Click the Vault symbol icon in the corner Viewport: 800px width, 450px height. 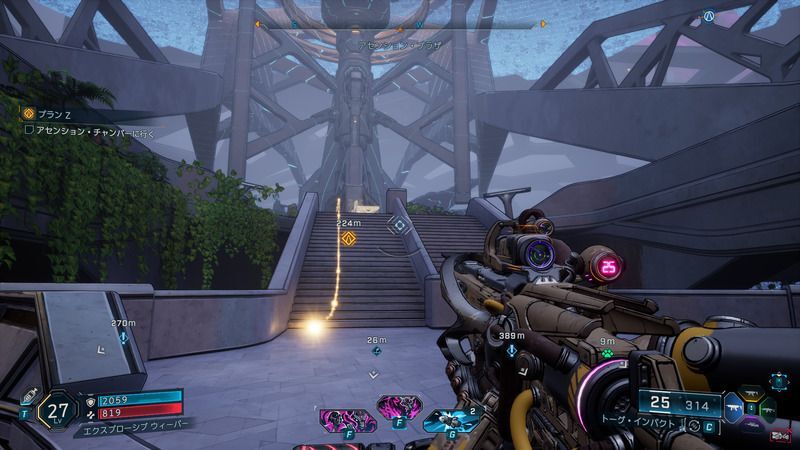pos(709,17)
